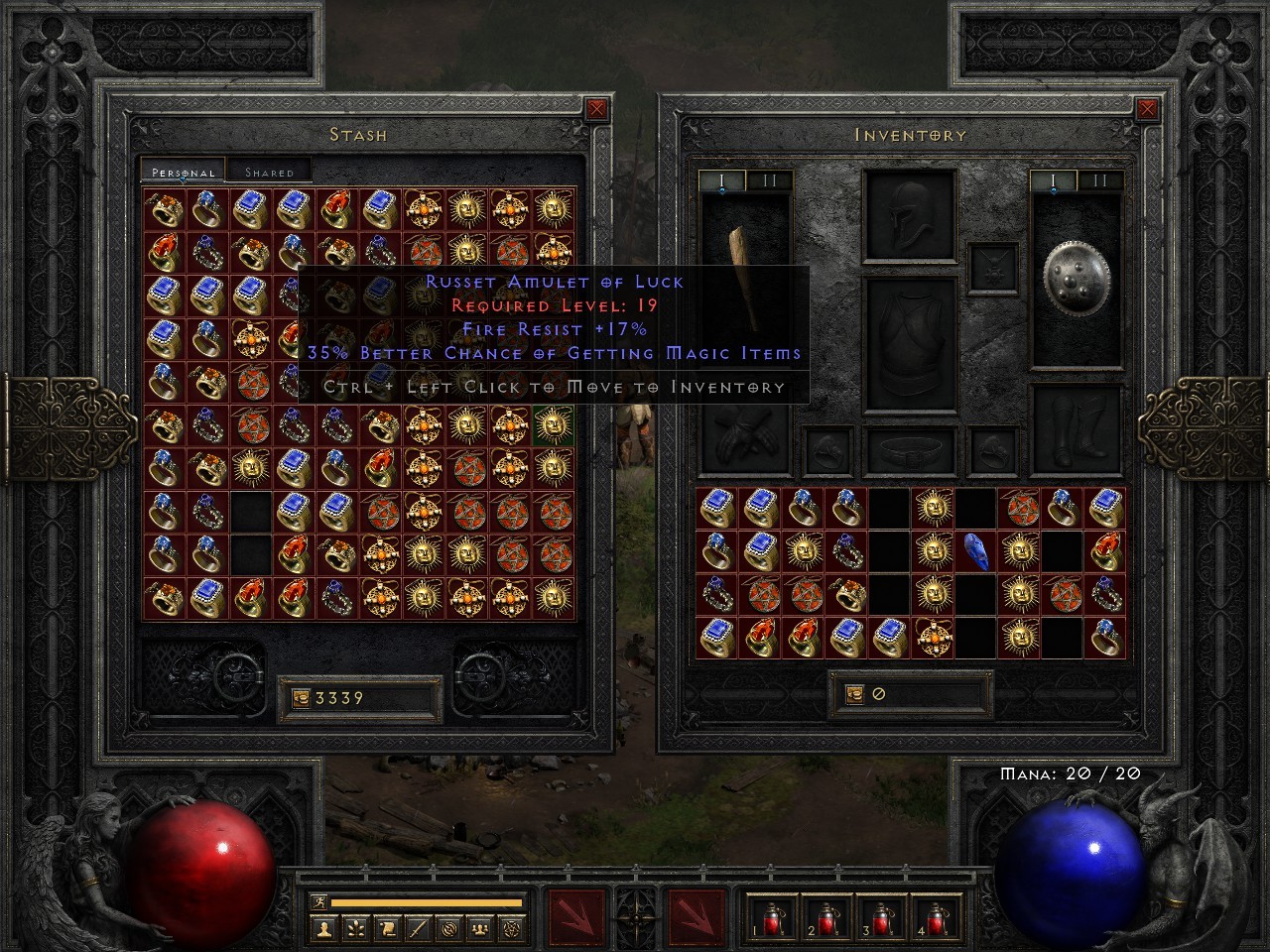Open the left skill selector arrow
This screenshot has height=952, width=1270.
click(573, 917)
